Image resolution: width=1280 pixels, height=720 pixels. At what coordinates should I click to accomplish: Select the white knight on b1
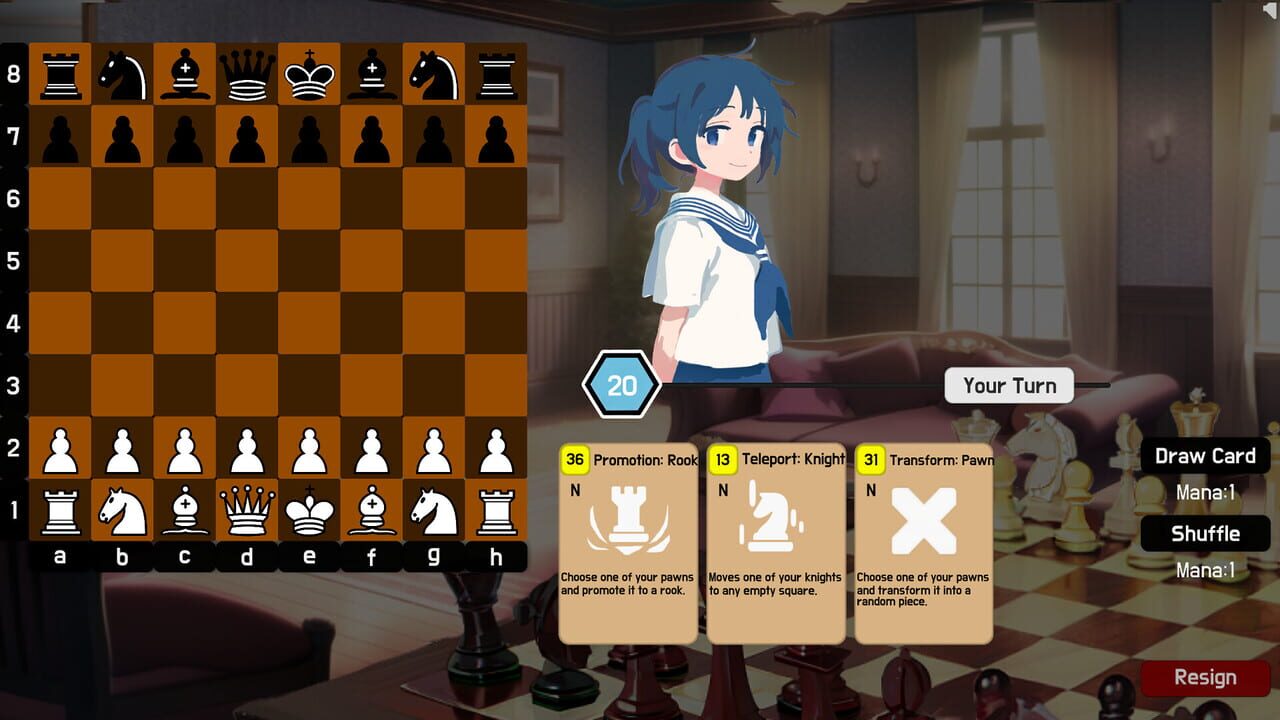click(123, 510)
